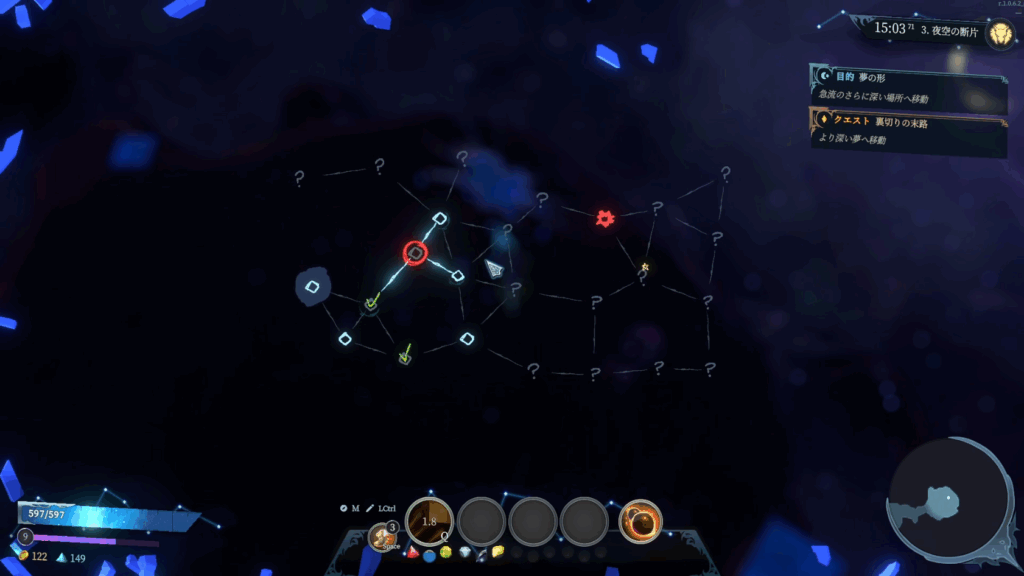Select the red gem item icon
1024x576 pixels.
point(413,552)
